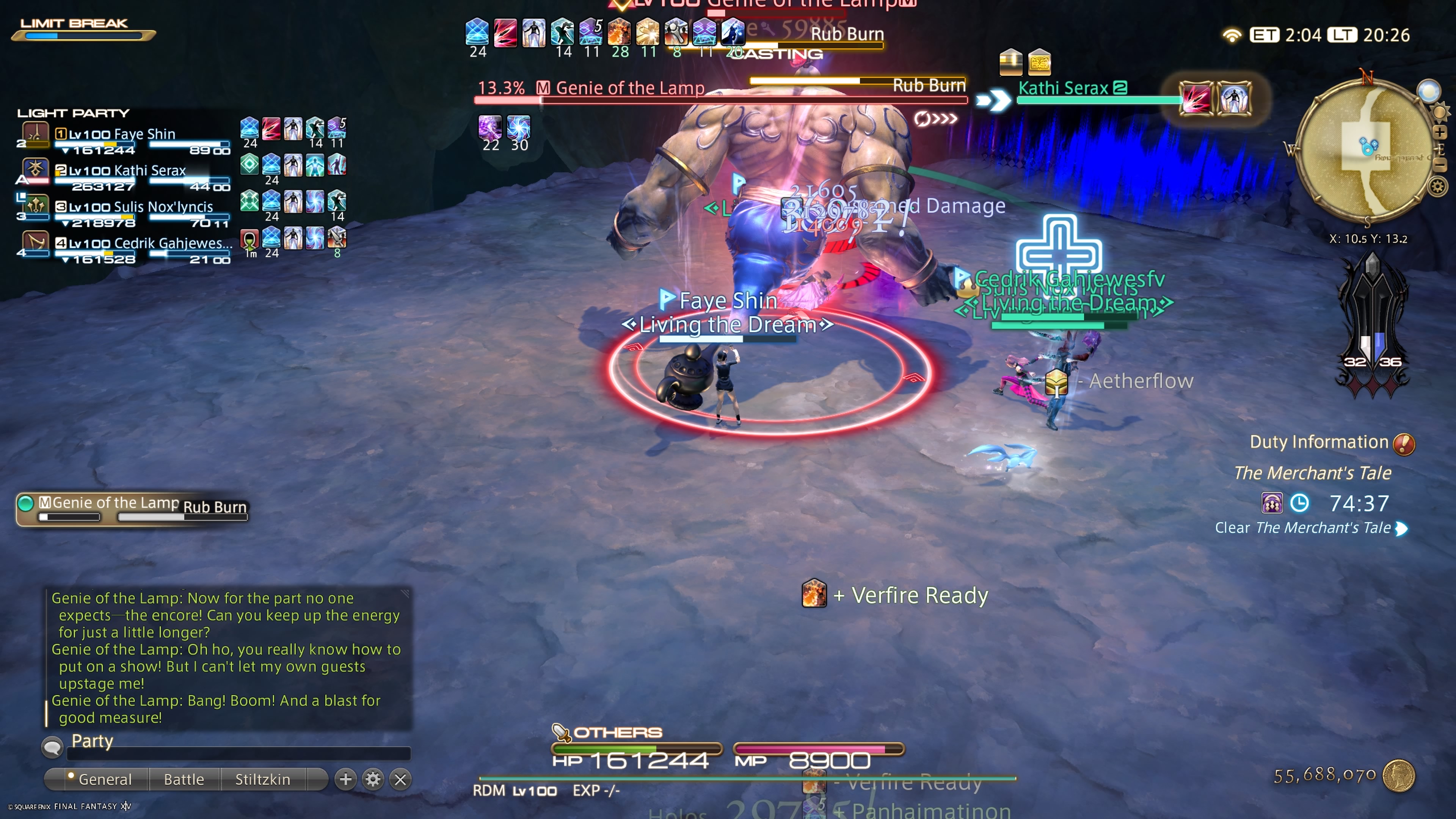This screenshot has width=1456, height=819.
Task: Open the Battle chat tab
Action: (184, 779)
